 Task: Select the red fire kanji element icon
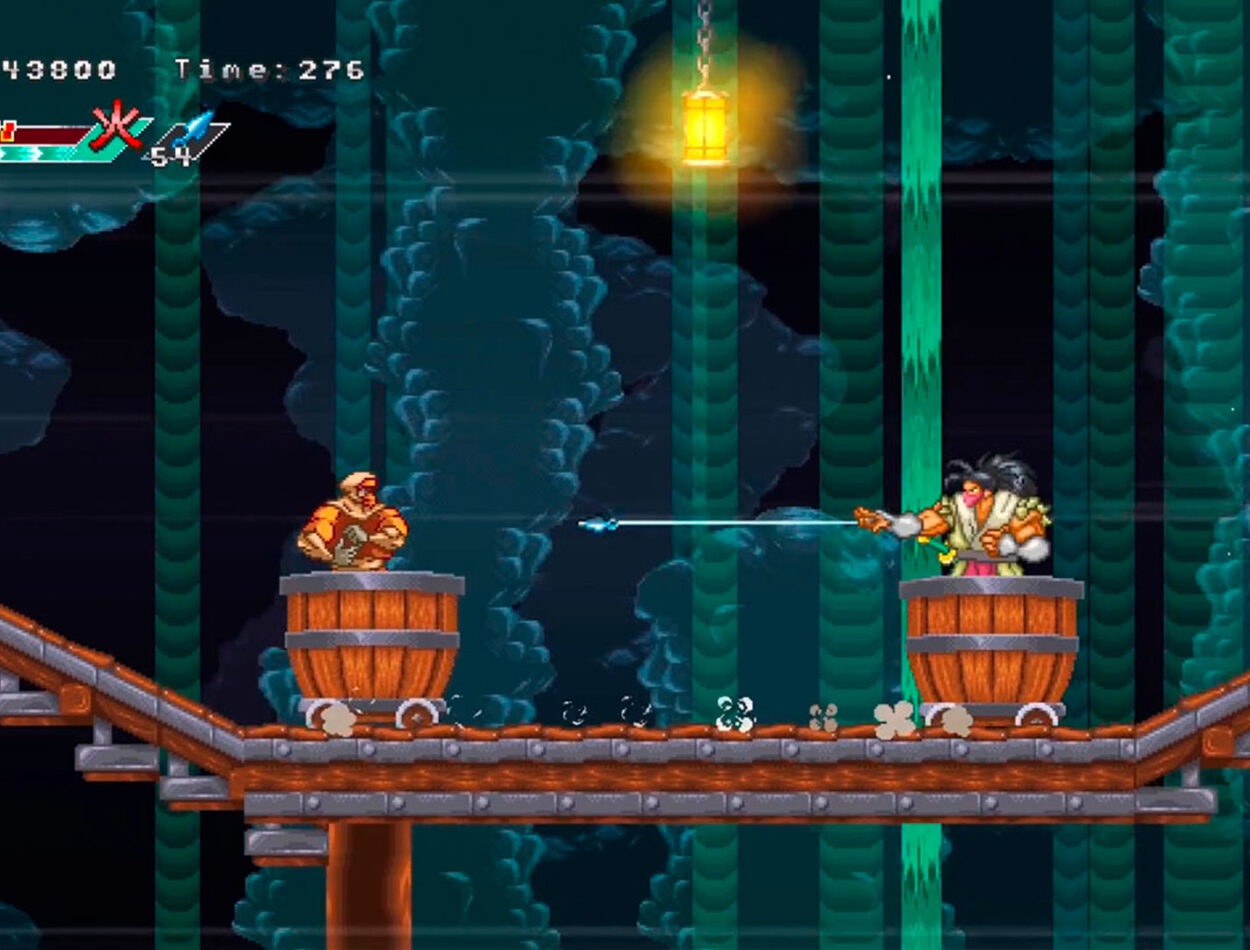pyautogui.click(x=115, y=126)
